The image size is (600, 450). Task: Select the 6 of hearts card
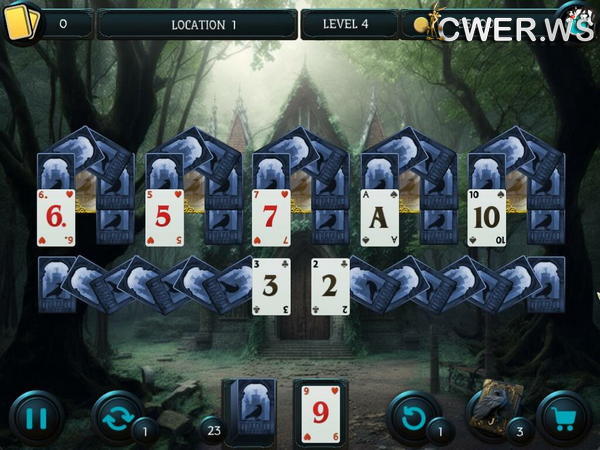click(x=56, y=217)
